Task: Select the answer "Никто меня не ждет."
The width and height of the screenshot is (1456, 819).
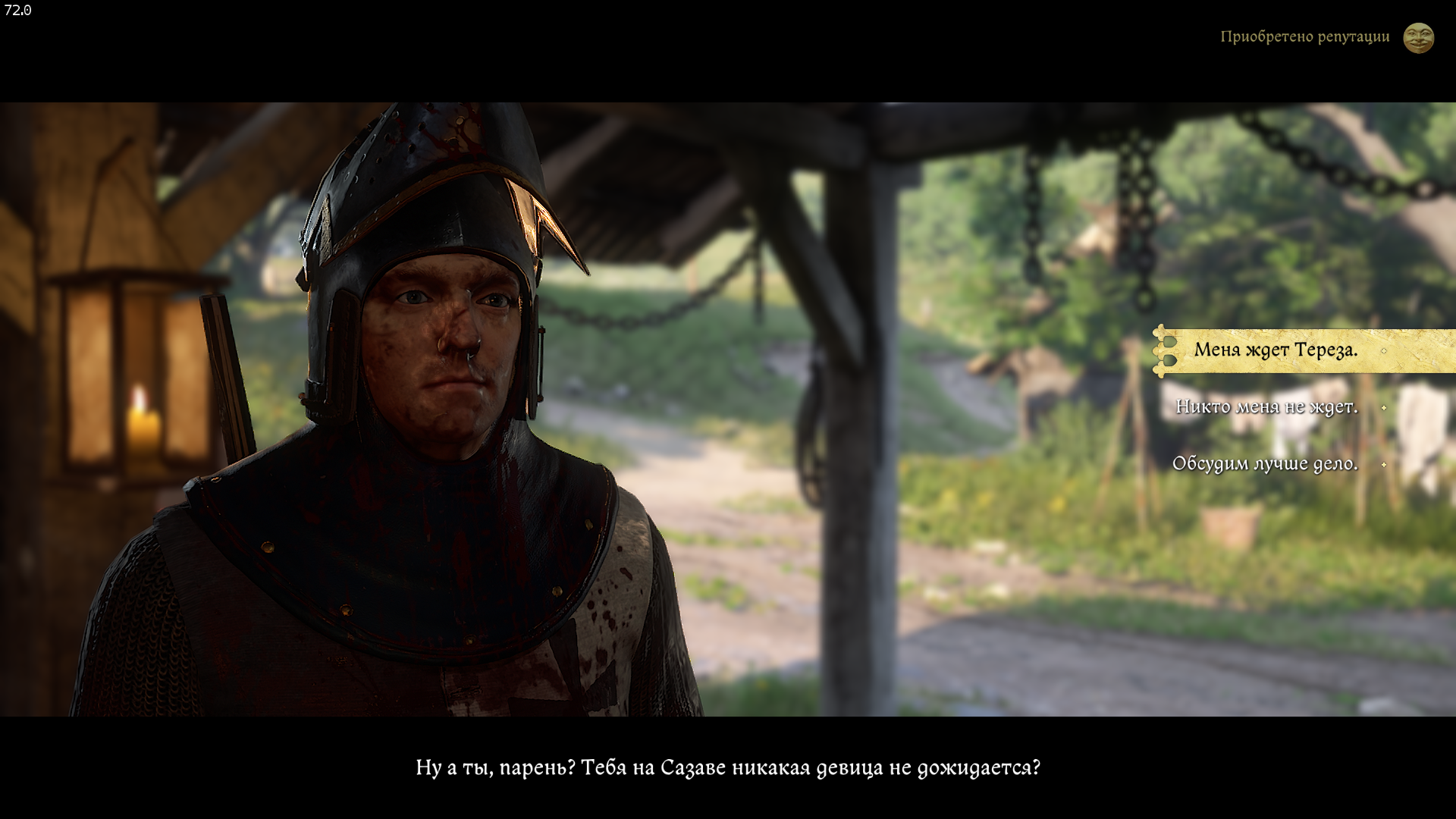Action: tap(1266, 407)
